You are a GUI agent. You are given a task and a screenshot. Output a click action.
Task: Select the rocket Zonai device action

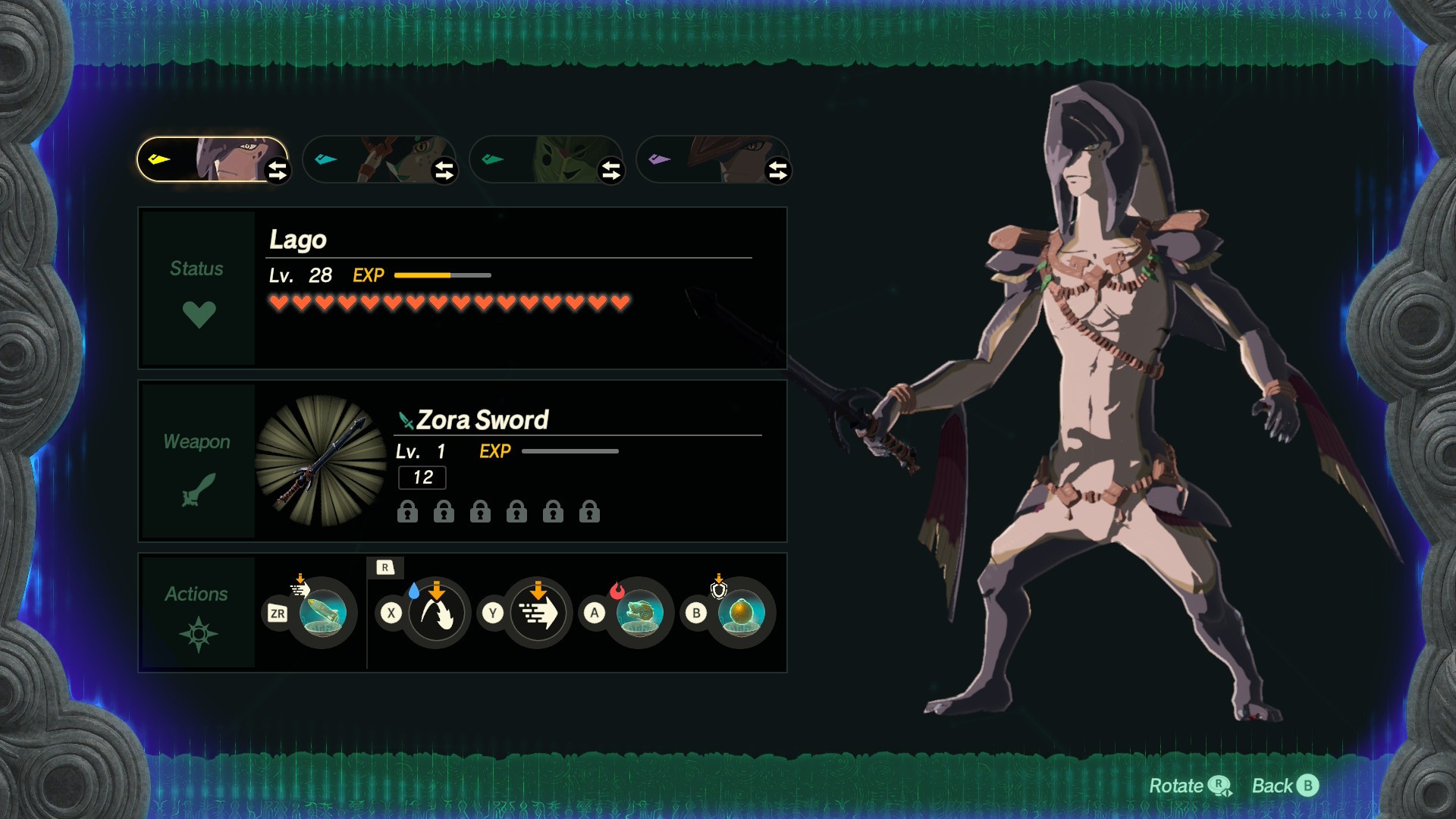323,613
